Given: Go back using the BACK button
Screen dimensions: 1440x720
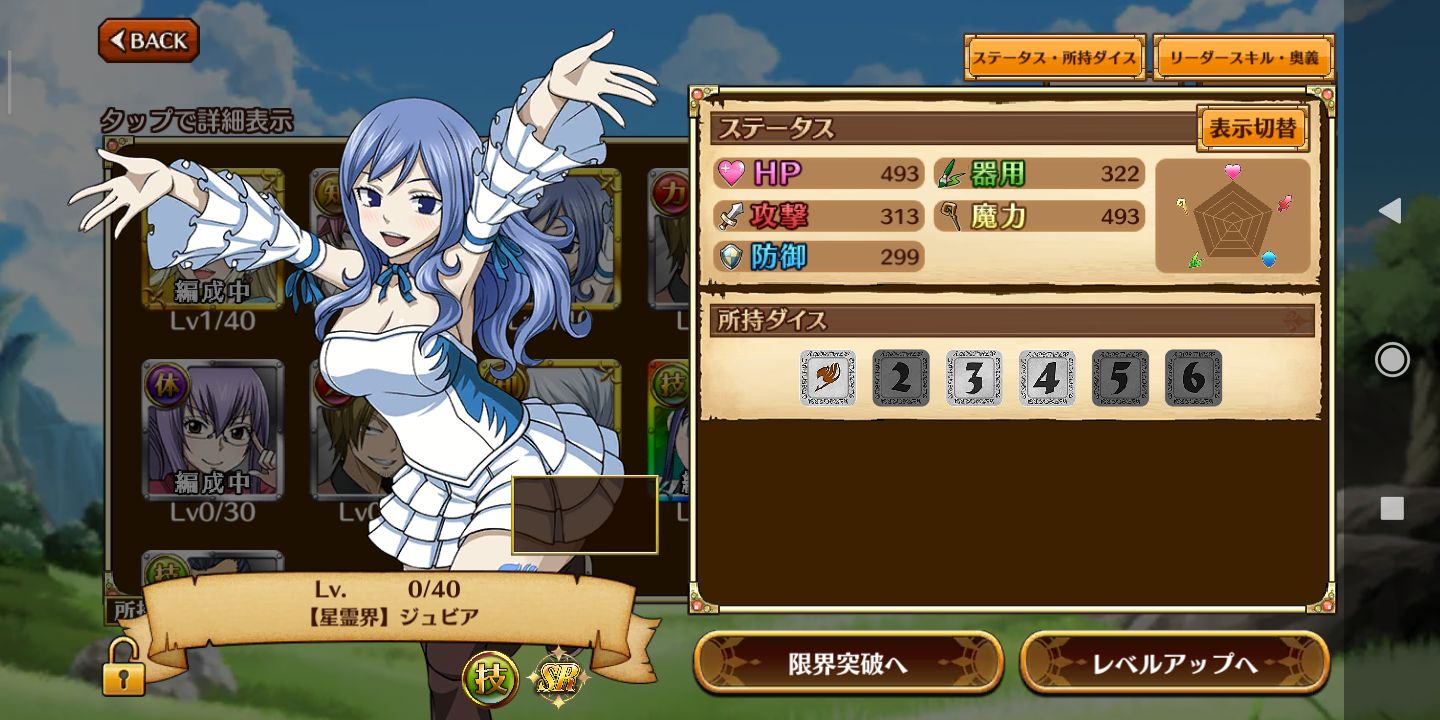Looking at the screenshot, I should [149, 41].
